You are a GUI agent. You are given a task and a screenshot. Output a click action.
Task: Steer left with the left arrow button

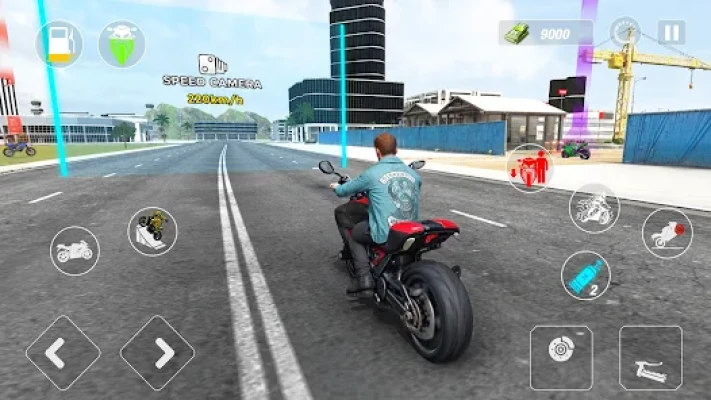click(63, 352)
